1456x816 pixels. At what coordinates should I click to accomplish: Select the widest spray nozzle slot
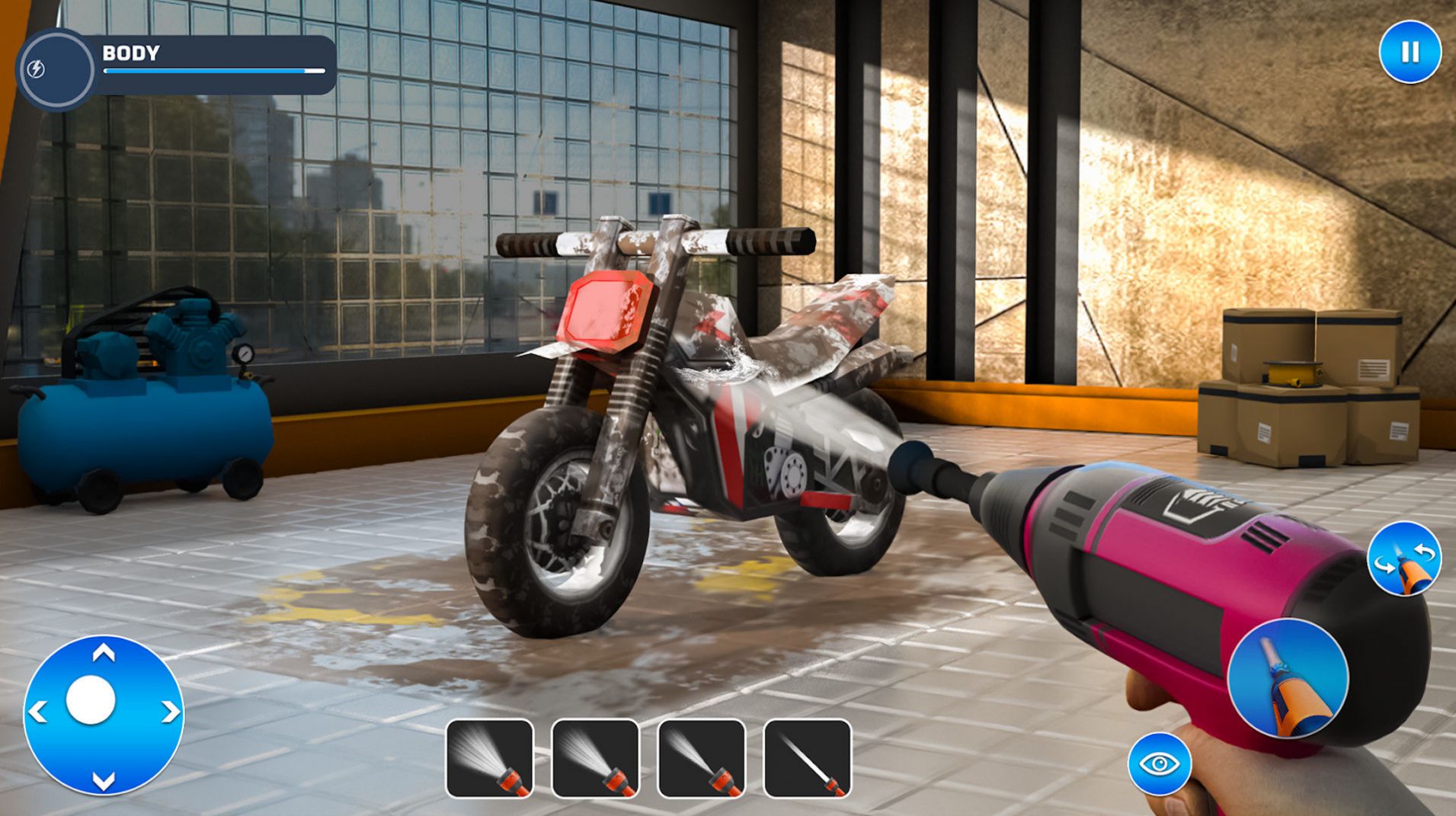click(489, 759)
